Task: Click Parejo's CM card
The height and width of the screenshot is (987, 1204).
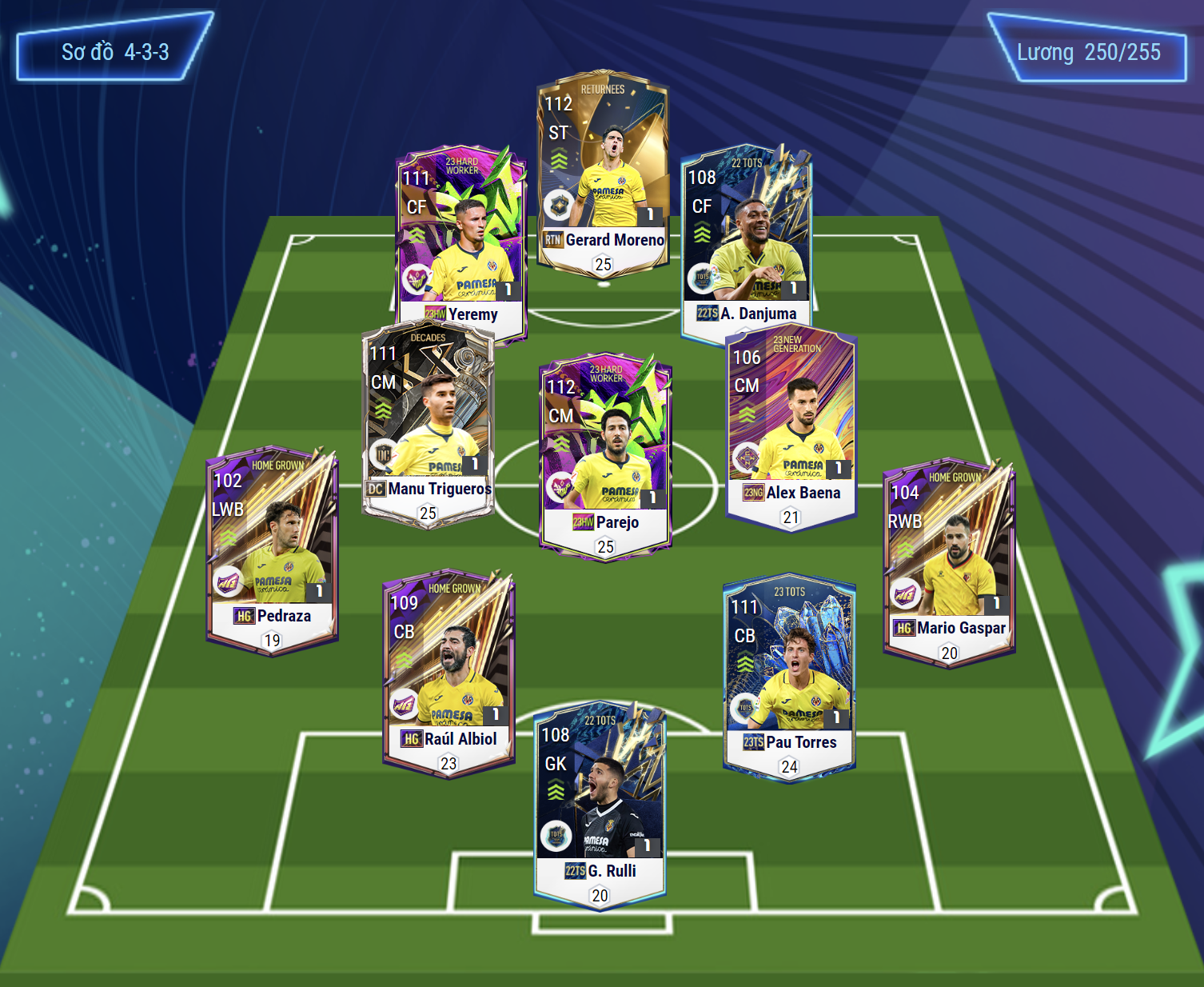Action: coord(605,452)
